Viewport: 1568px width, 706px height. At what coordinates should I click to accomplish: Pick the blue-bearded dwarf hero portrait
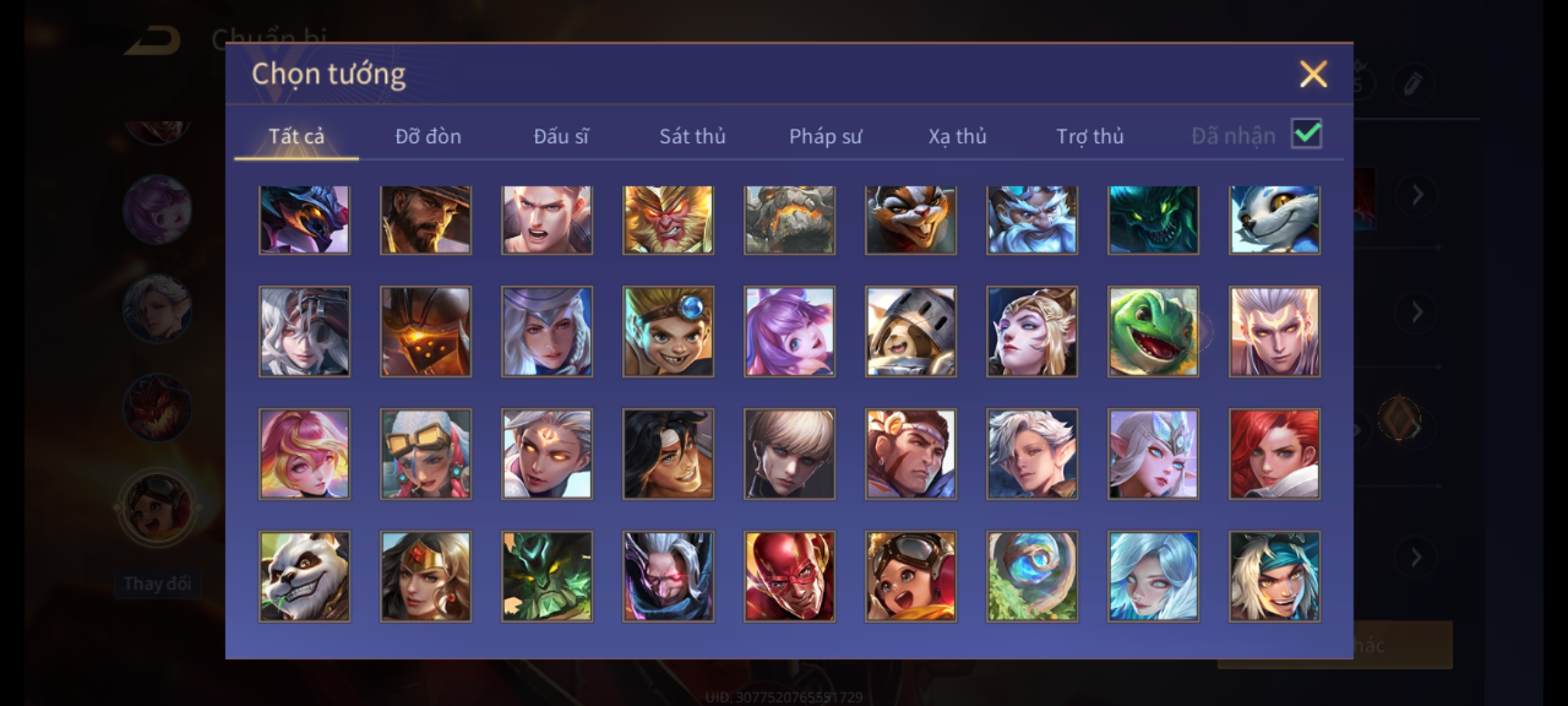pyautogui.click(x=1032, y=220)
